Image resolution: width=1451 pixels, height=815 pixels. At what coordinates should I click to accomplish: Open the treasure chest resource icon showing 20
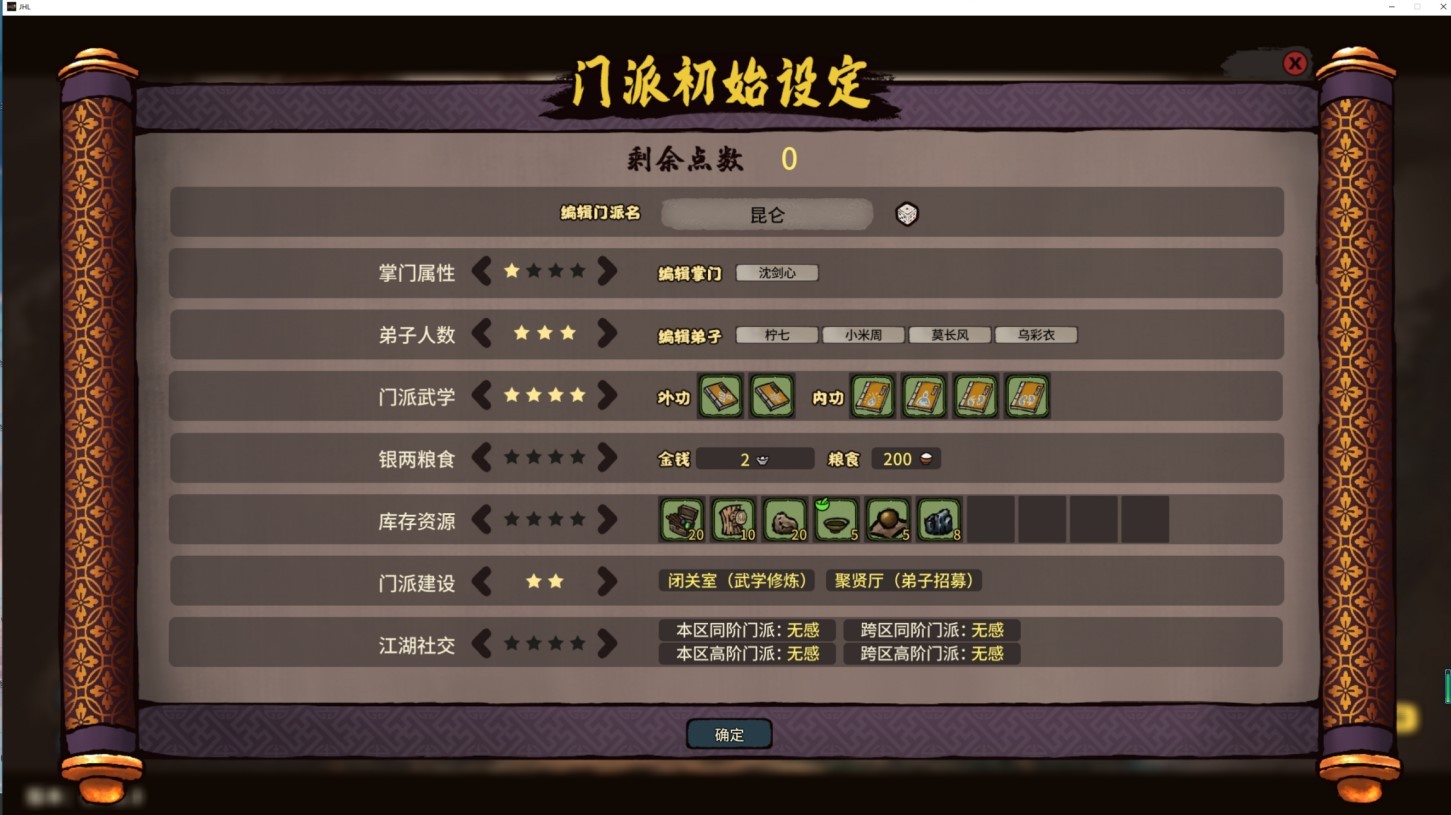[x=681, y=519]
